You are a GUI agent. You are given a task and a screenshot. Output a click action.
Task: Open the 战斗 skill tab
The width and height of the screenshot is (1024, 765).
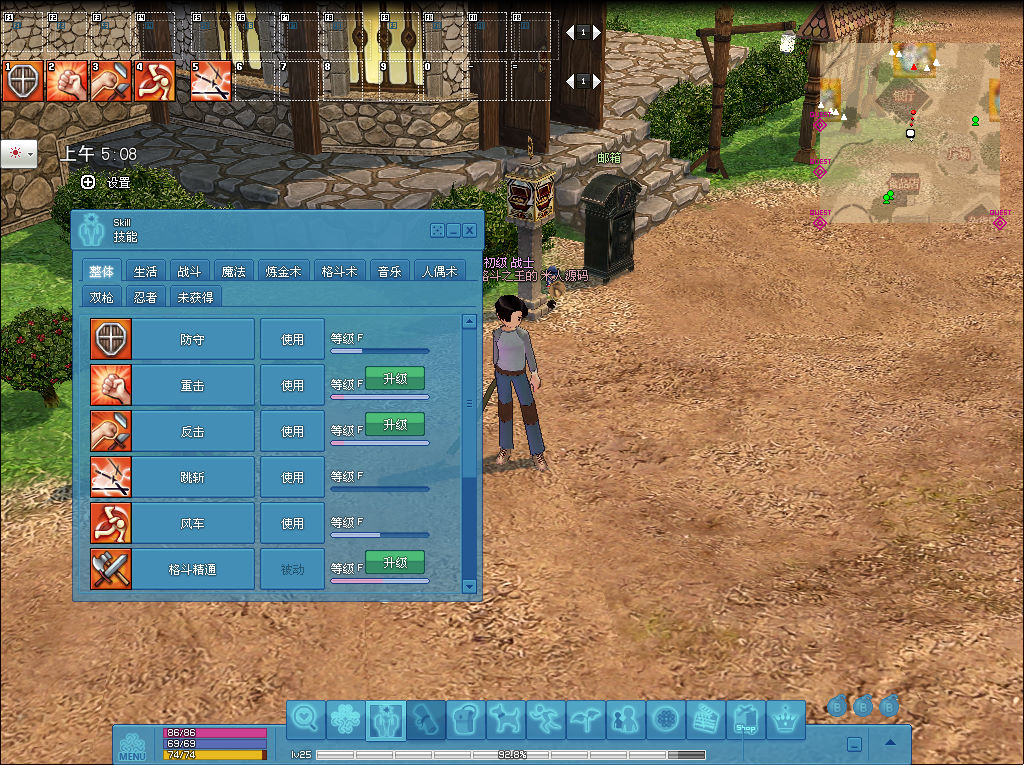point(189,271)
